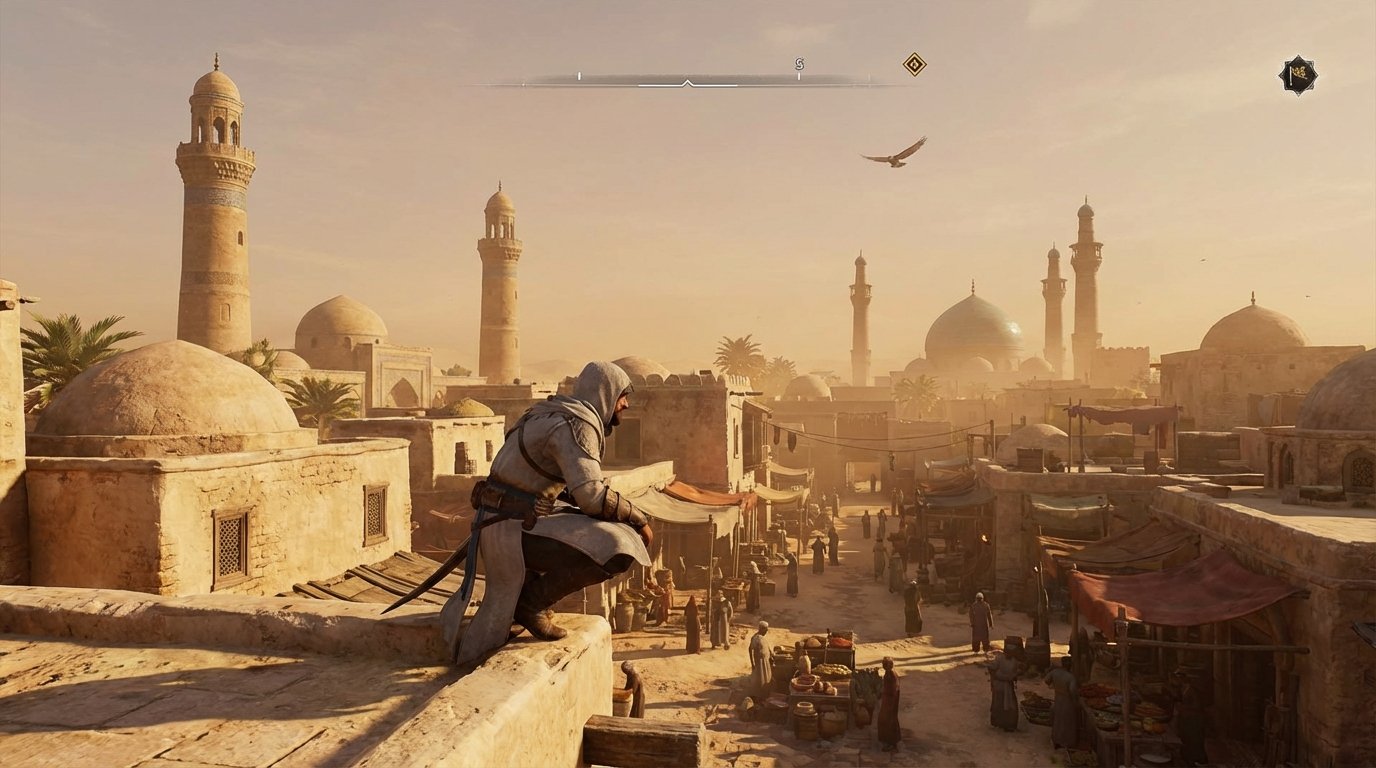This screenshot has height=768, width=1376.
Task: Click the S marker on the compass bar
Action: pyautogui.click(x=799, y=62)
